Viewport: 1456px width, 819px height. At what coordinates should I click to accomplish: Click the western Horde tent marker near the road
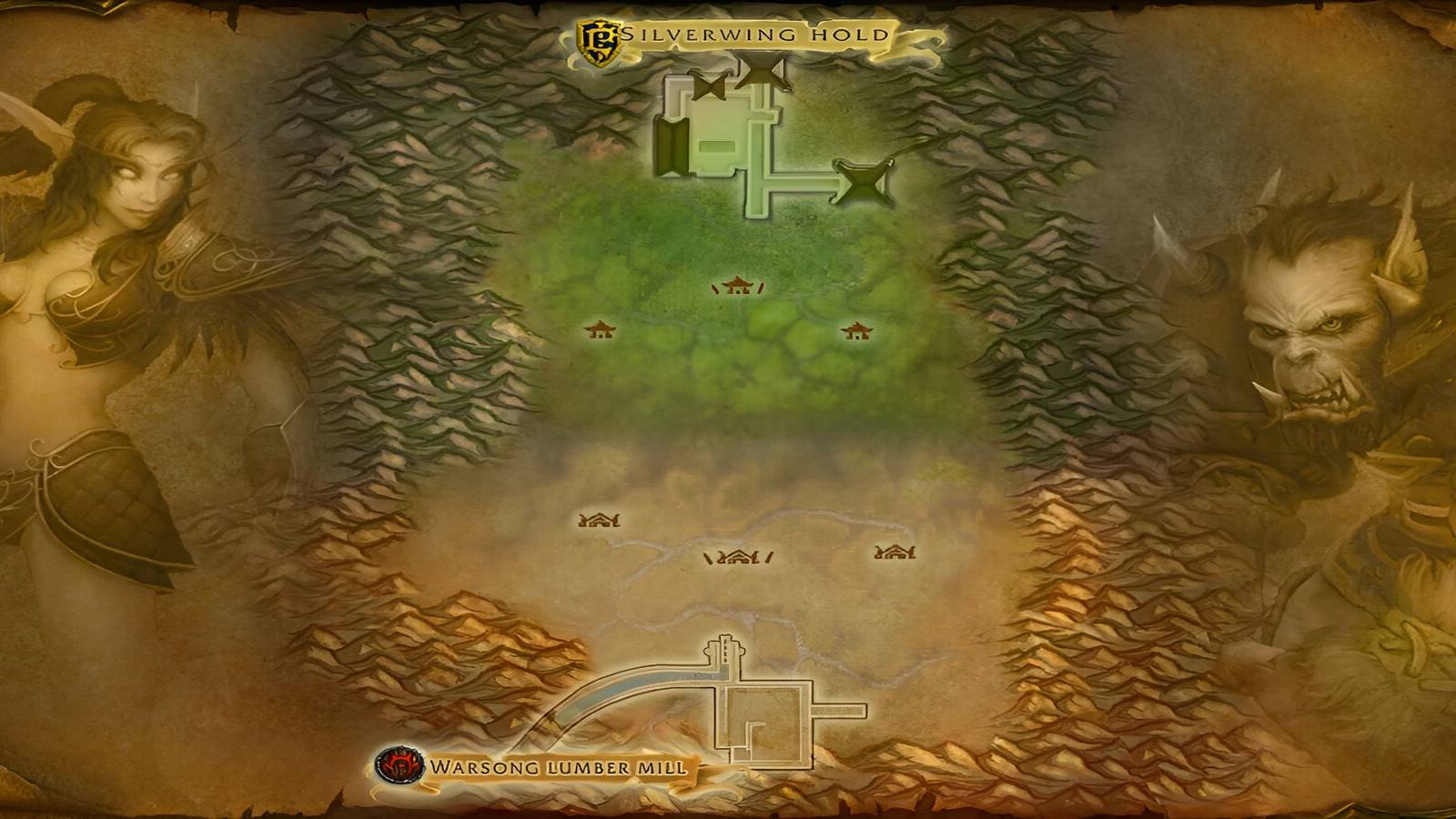(x=599, y=521)
